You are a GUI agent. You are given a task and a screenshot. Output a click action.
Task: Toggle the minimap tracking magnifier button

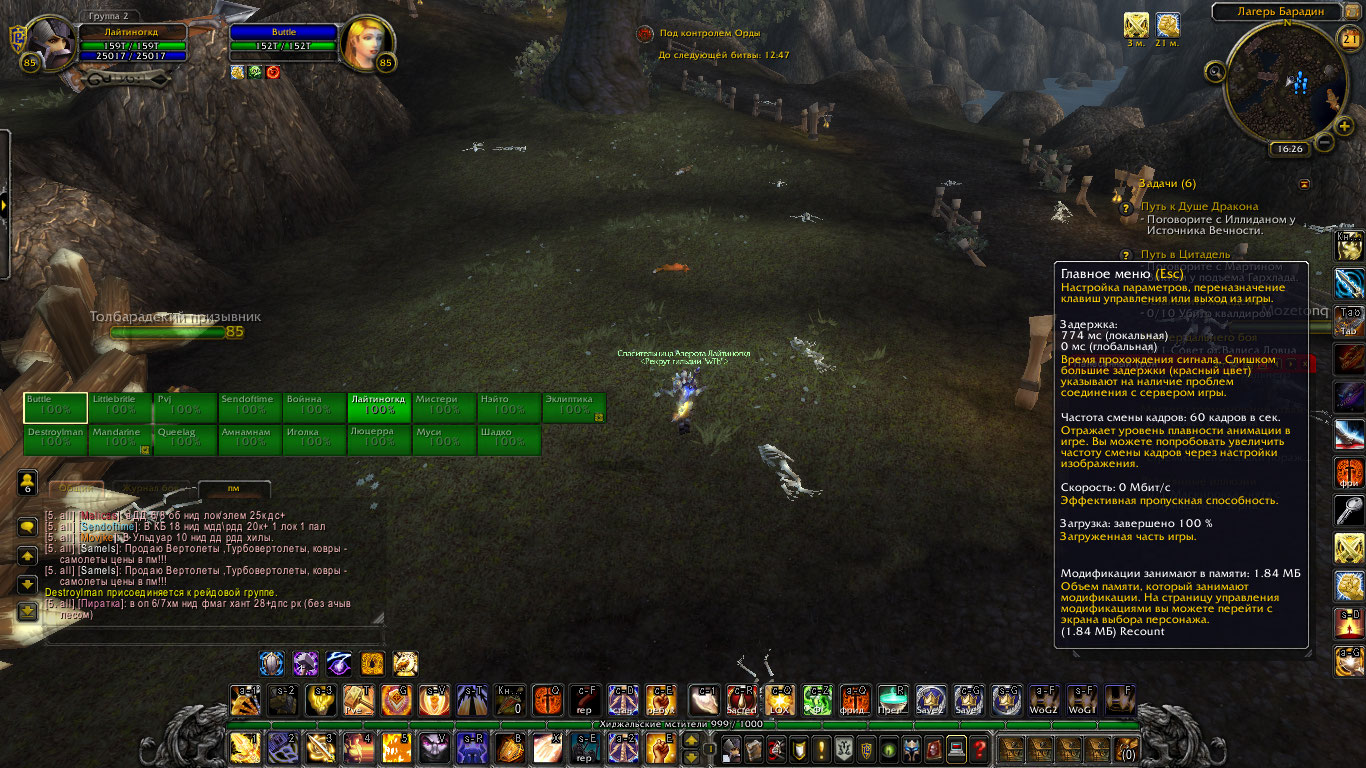tap(1216, 71)
